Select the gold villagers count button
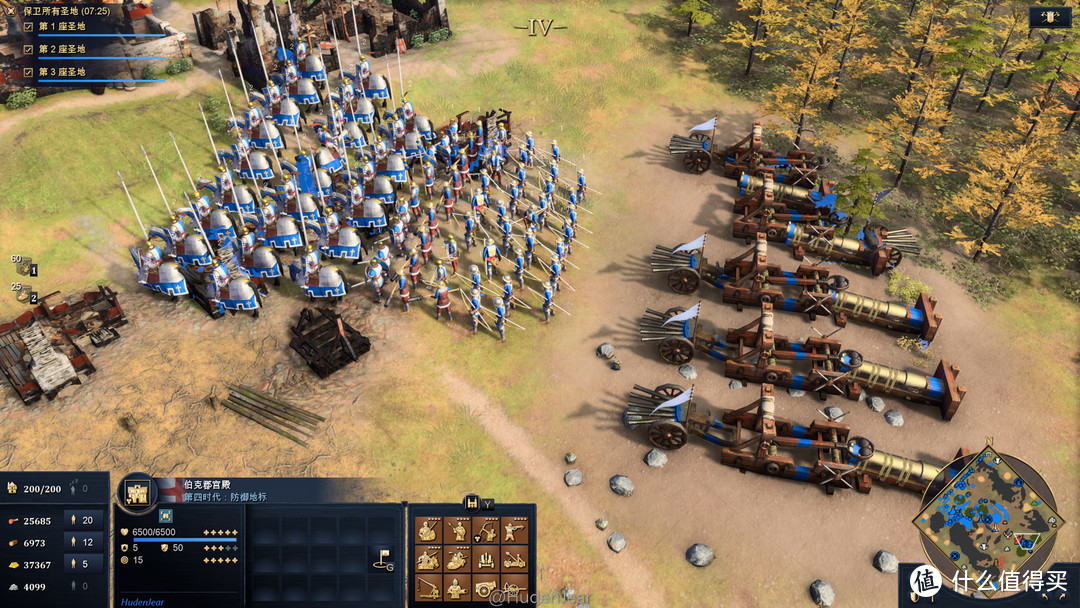The image size is (1080, 608). pyautogui.click(x=86, y=565)
